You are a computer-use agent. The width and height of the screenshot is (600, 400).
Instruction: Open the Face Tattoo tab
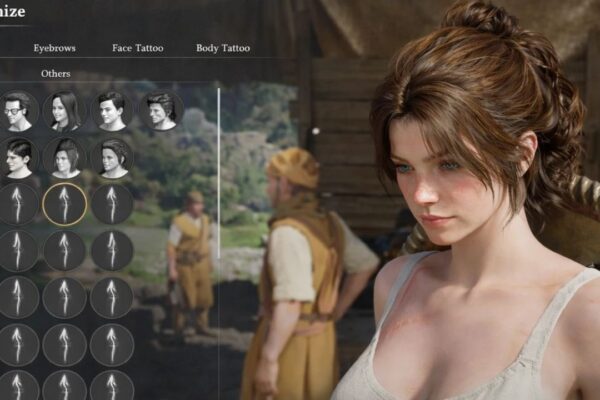click(x=137, y=48)
